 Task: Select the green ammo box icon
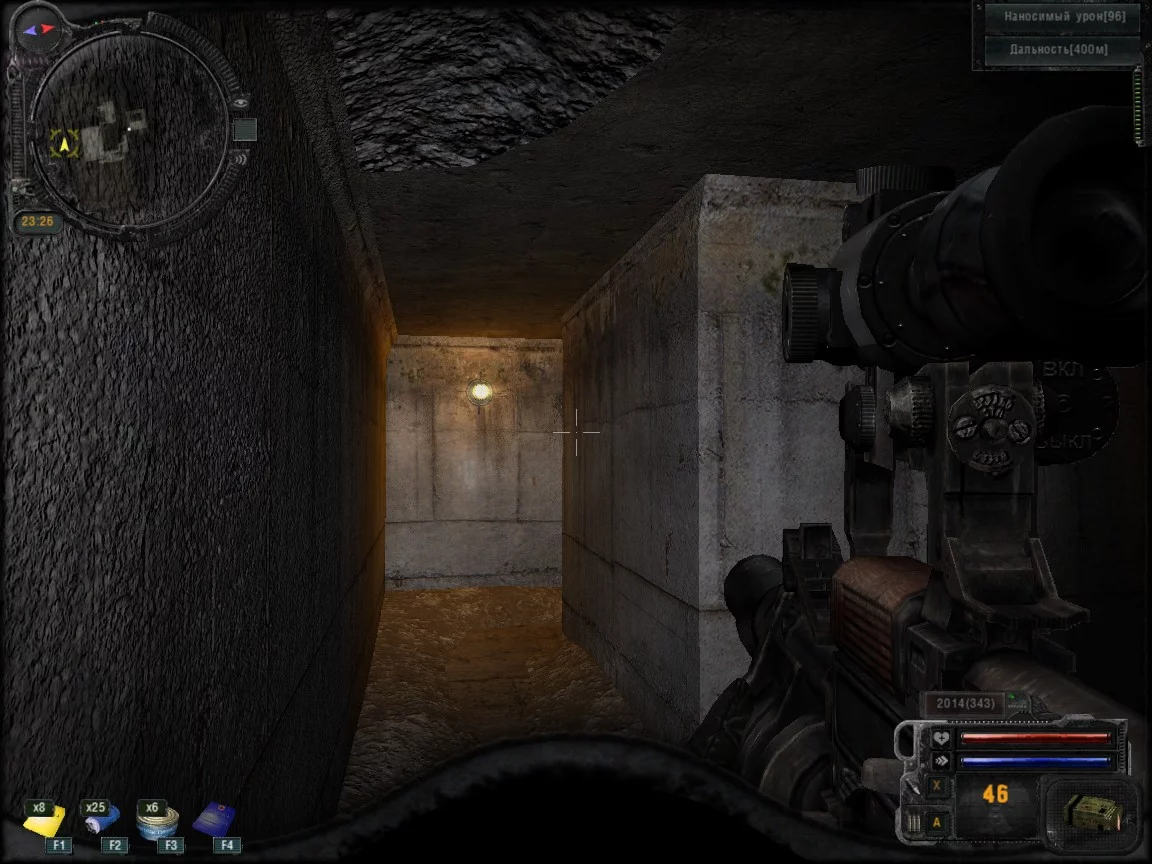coord(1092,812)
